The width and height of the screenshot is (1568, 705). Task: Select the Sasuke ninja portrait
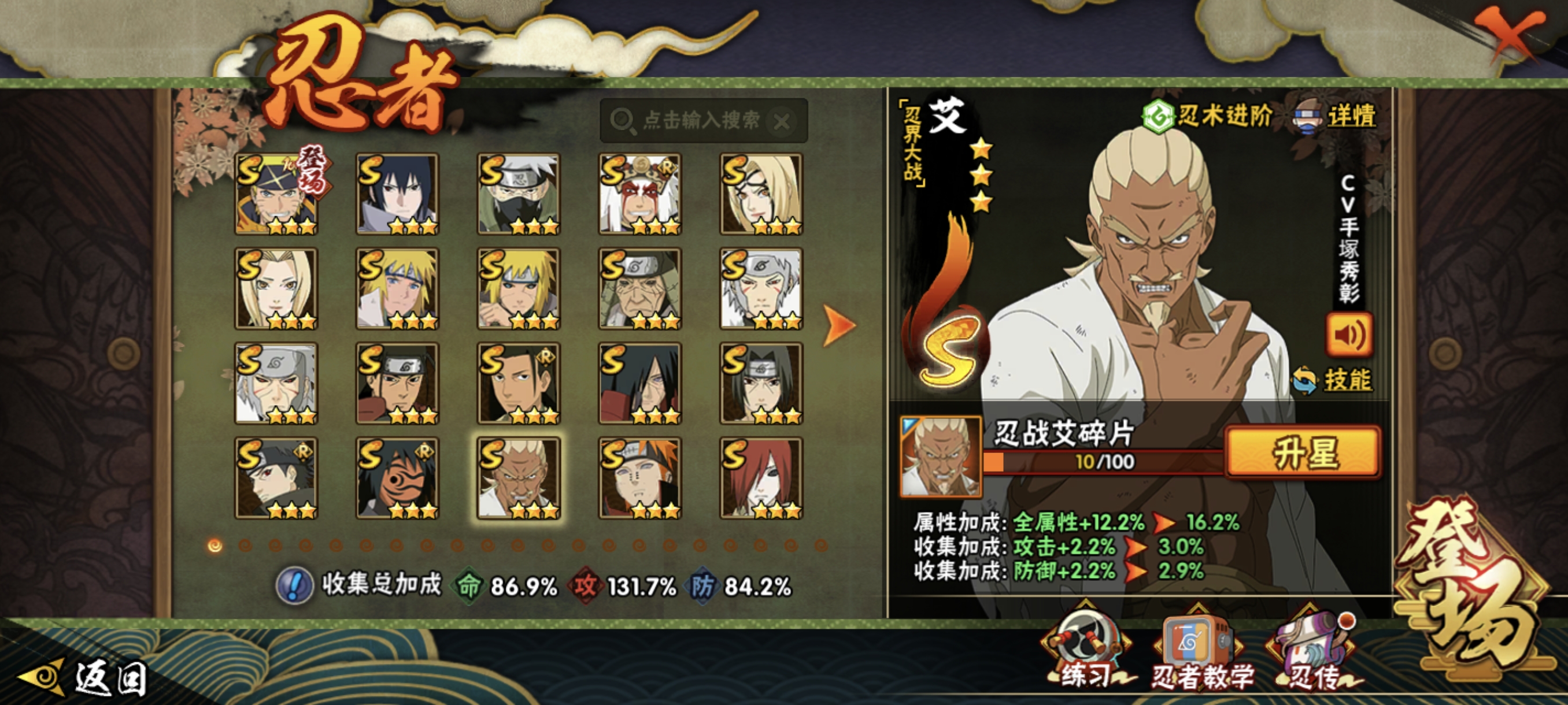[397, 194]
